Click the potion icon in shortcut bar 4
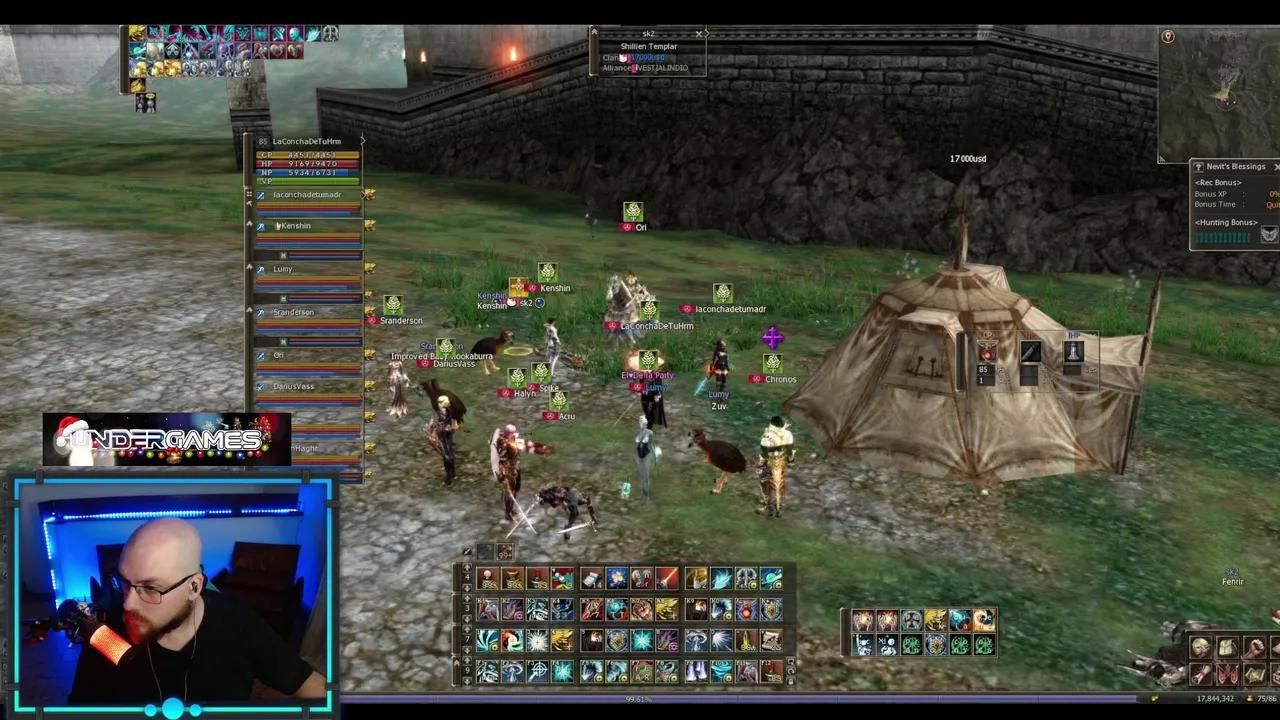Screen dimensions: 1280x720 click(x=487, y=578)
